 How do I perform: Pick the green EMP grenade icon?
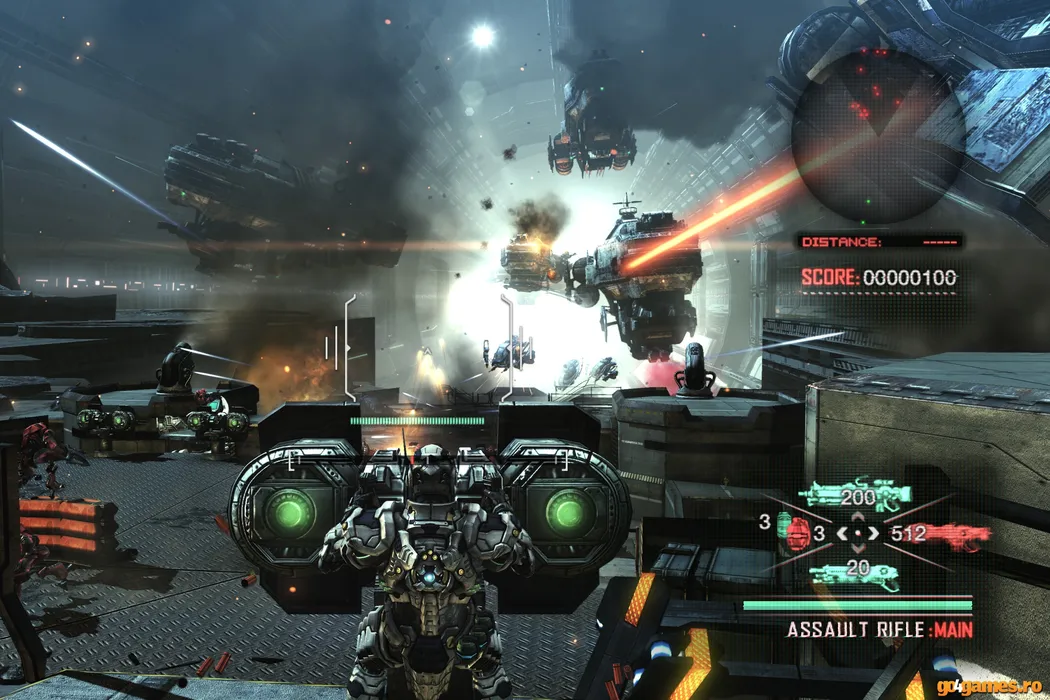pyautogui.click(x=781, y=524)
